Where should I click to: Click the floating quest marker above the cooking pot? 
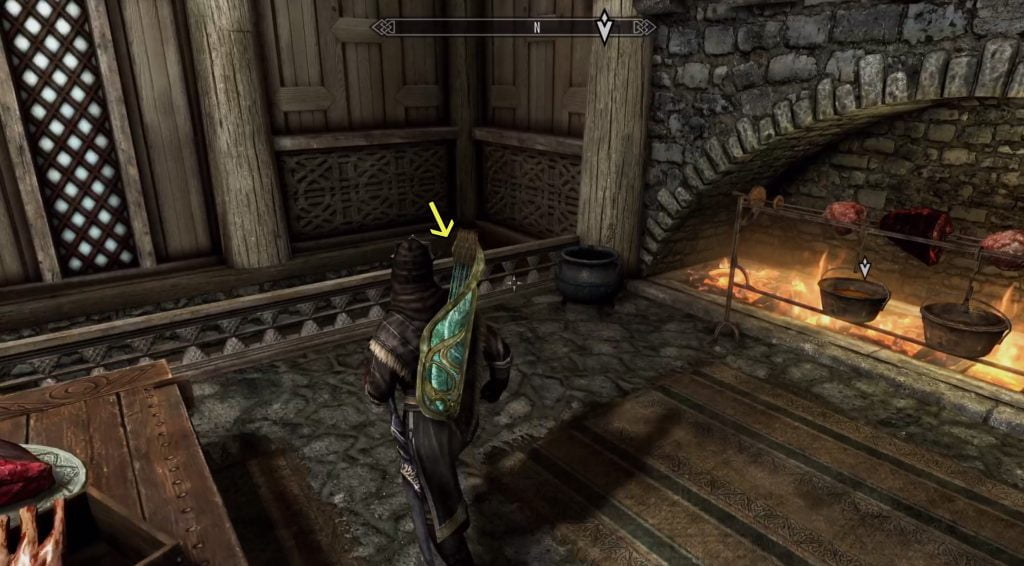point(865,267)
